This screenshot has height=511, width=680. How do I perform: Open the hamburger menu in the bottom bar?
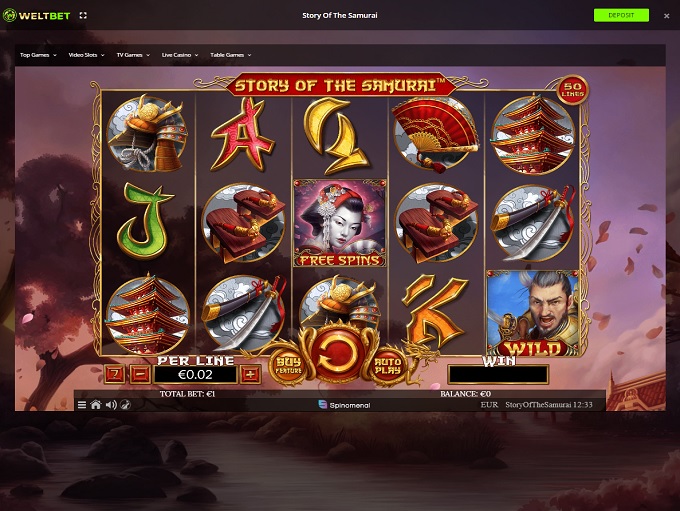[82, 405]
